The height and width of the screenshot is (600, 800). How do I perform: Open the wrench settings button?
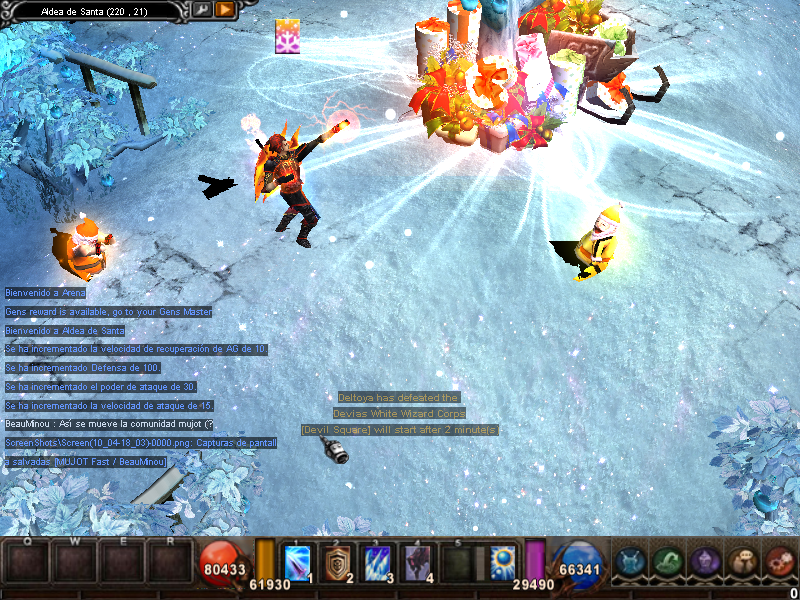(x=203, y=10)
